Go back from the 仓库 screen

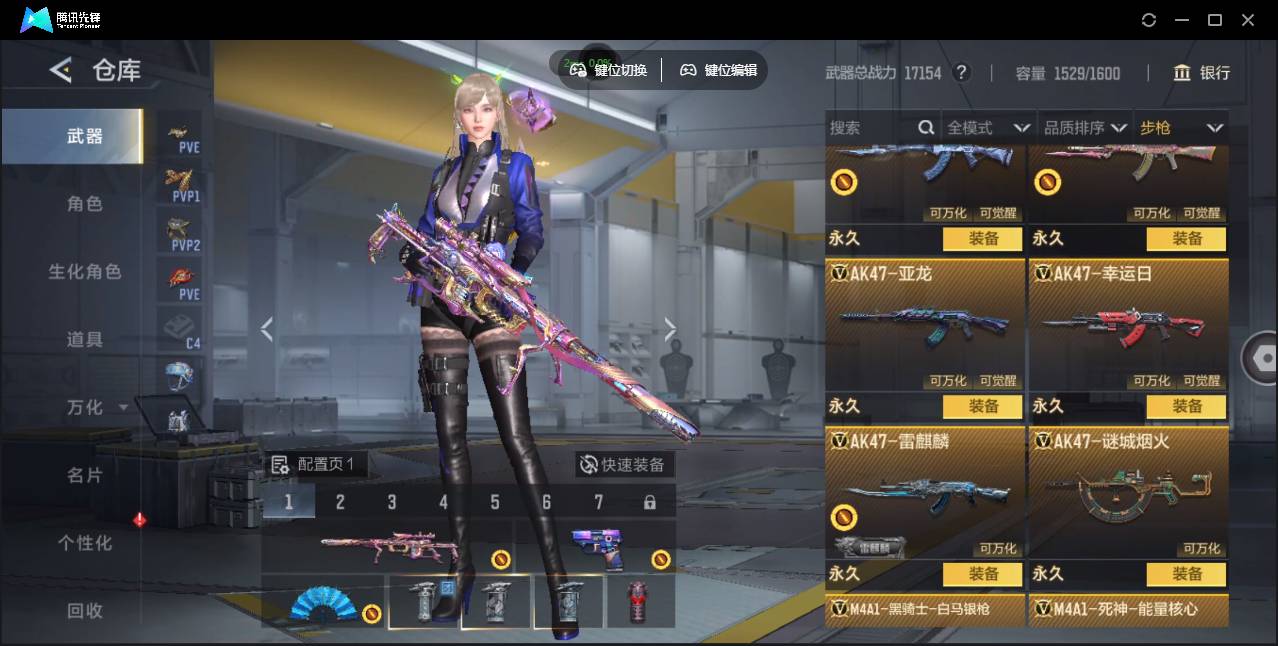[61, 70]
